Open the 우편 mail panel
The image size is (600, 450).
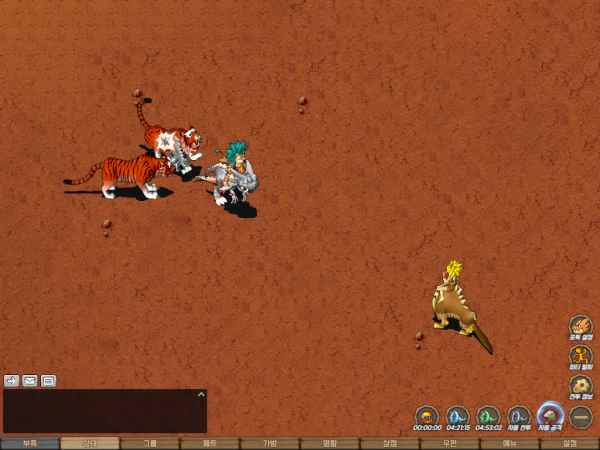tap(450, 443)
